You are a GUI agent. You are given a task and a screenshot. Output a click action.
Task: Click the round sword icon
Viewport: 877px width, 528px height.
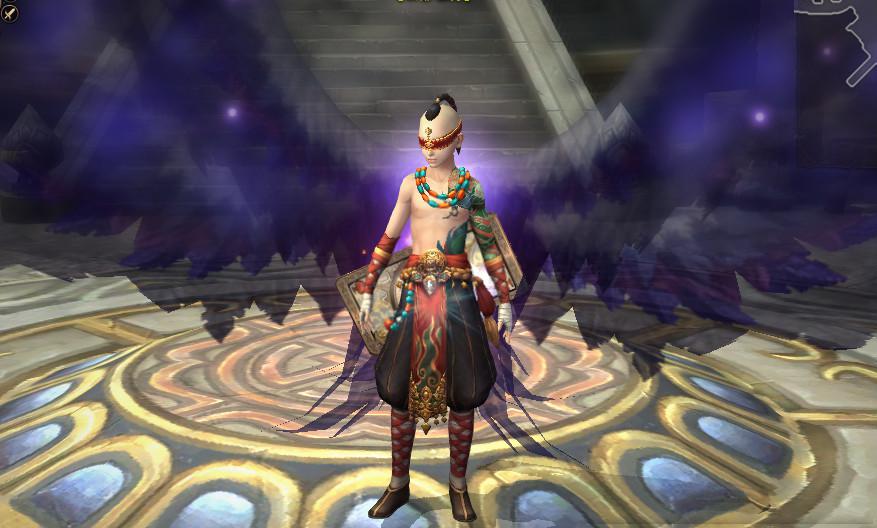tap(8, 15)
